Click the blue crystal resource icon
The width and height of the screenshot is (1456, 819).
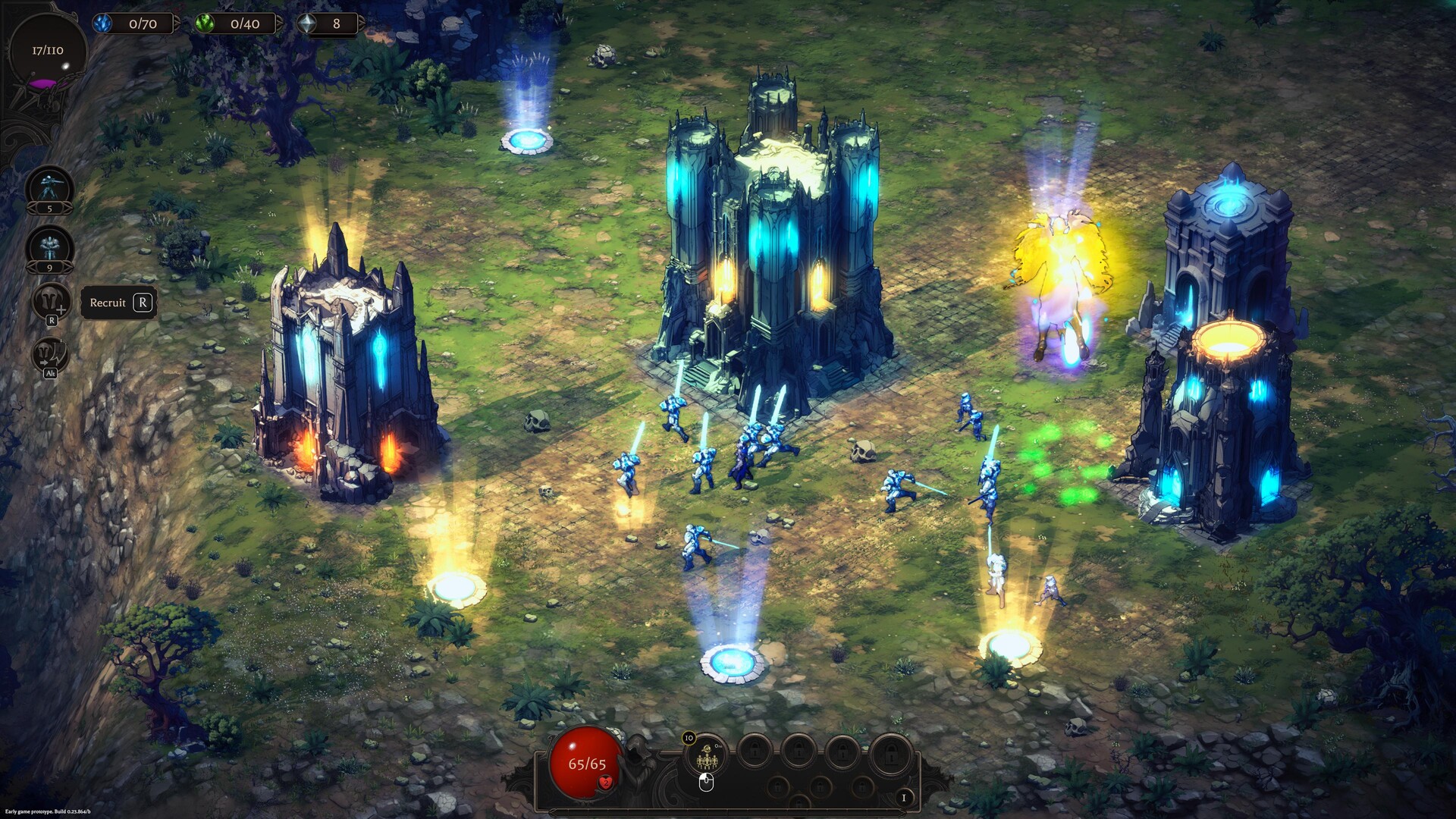[x=104, y=24]
